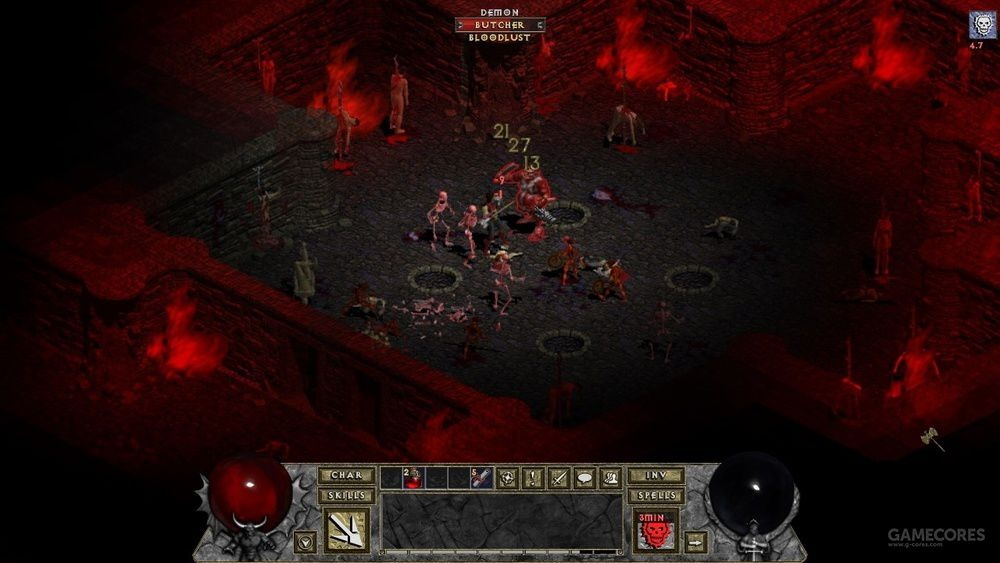The image size is (1000, 563).
Task: Click the skull icon showing 4.7
Action: click(x=976, y=26)
